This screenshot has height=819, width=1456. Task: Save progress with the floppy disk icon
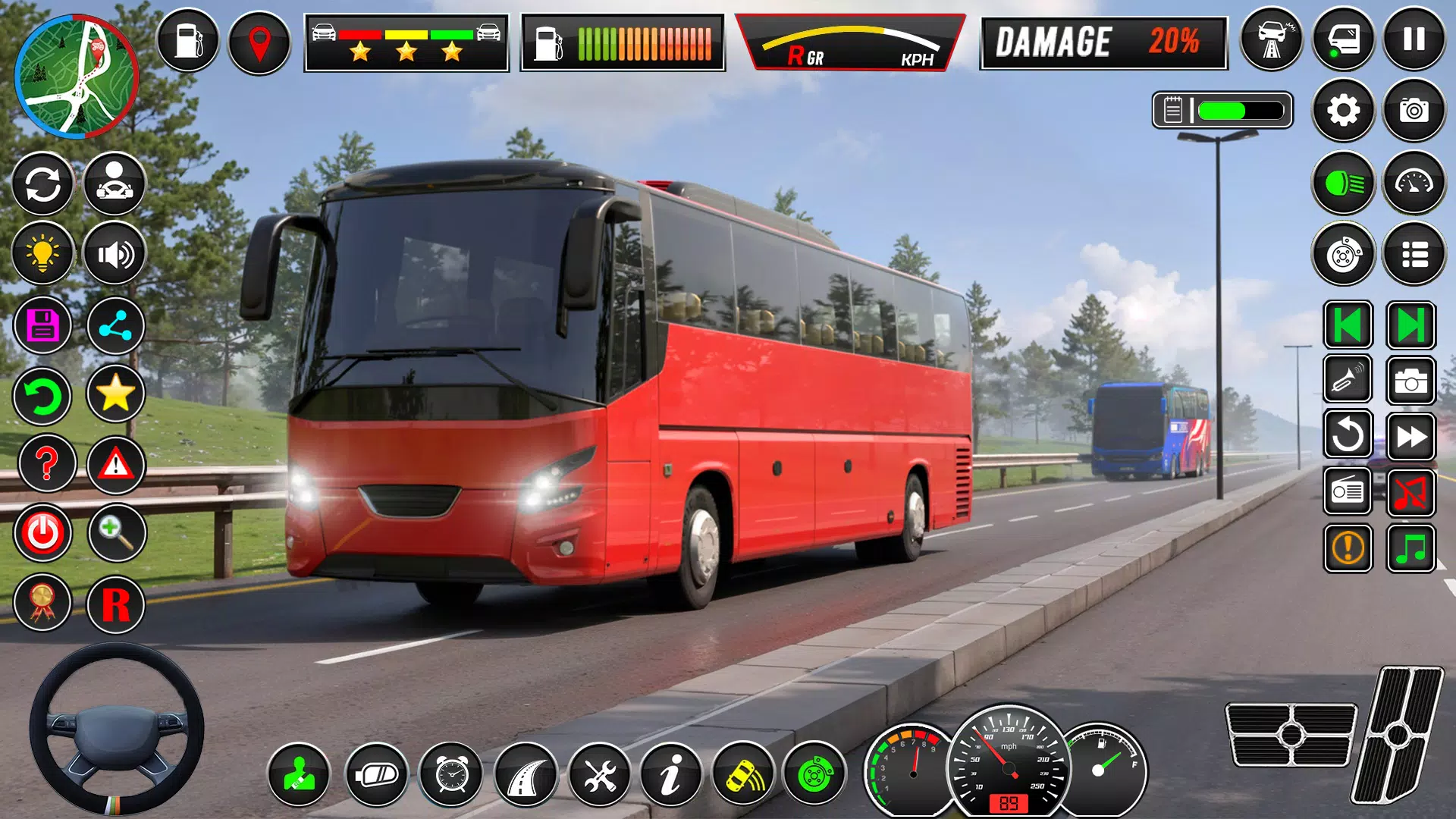click(43, 325)
